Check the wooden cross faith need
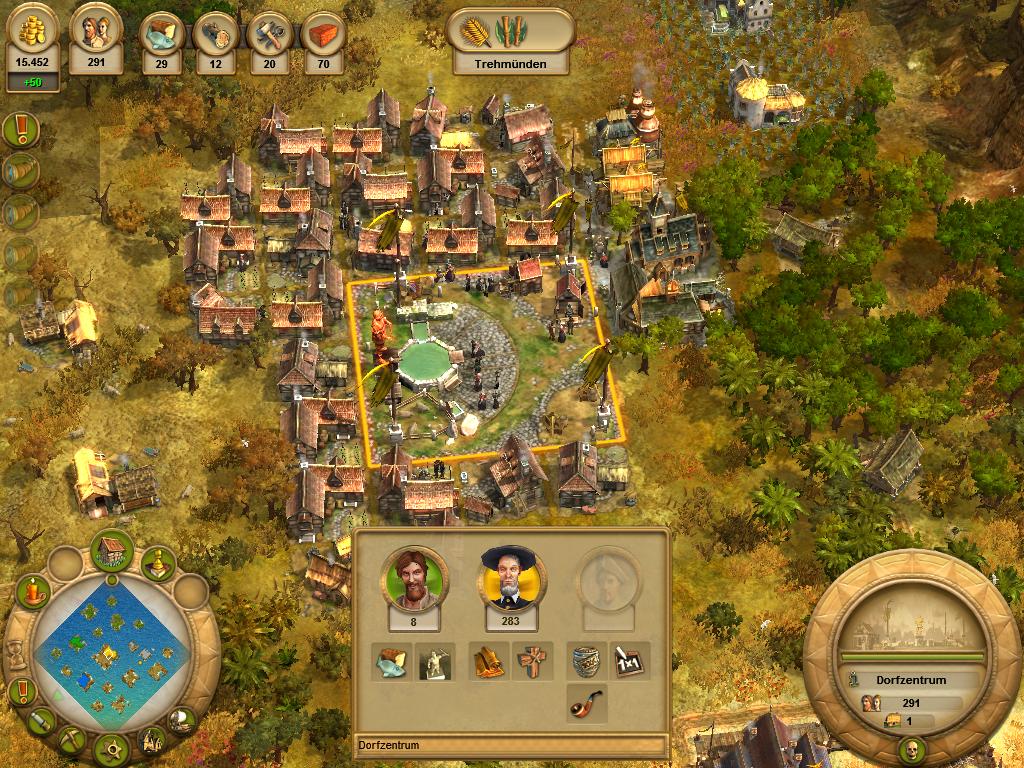The image size is (1024, 768). click(x=531, y=661)
